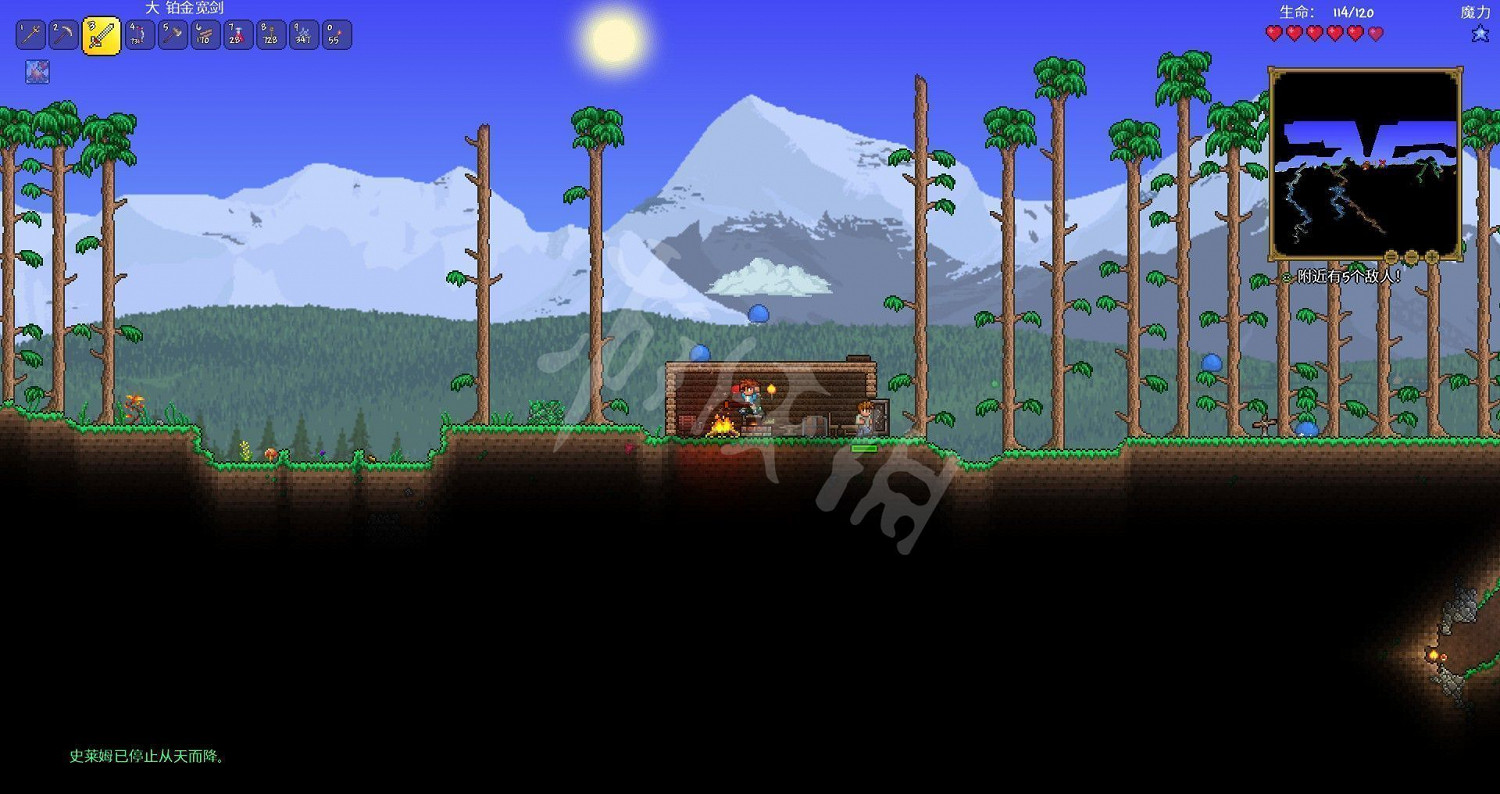This screenshot has width=1500, height=794.
Task: Zoom out the minimap with the minus button
Action: 1393,257
